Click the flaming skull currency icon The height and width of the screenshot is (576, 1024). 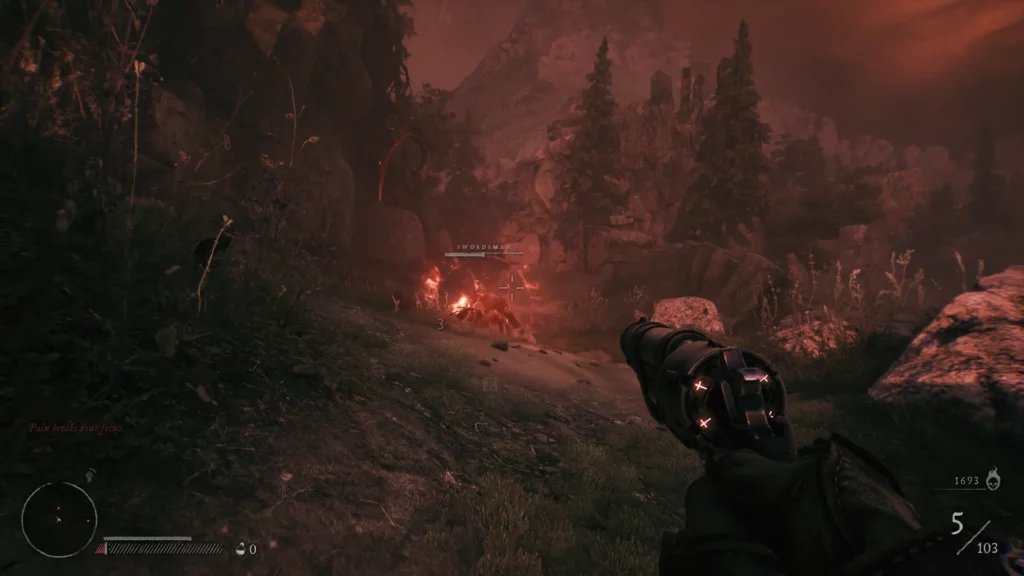tap(991, 481)
